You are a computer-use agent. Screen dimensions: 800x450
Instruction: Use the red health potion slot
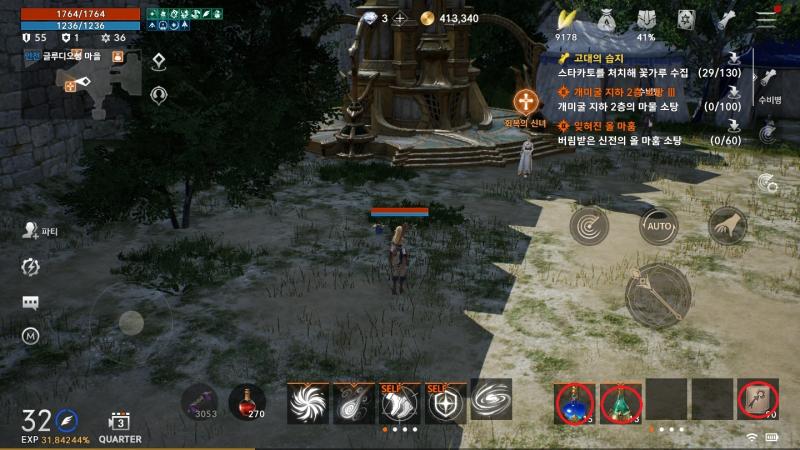[x=247, y=401]
